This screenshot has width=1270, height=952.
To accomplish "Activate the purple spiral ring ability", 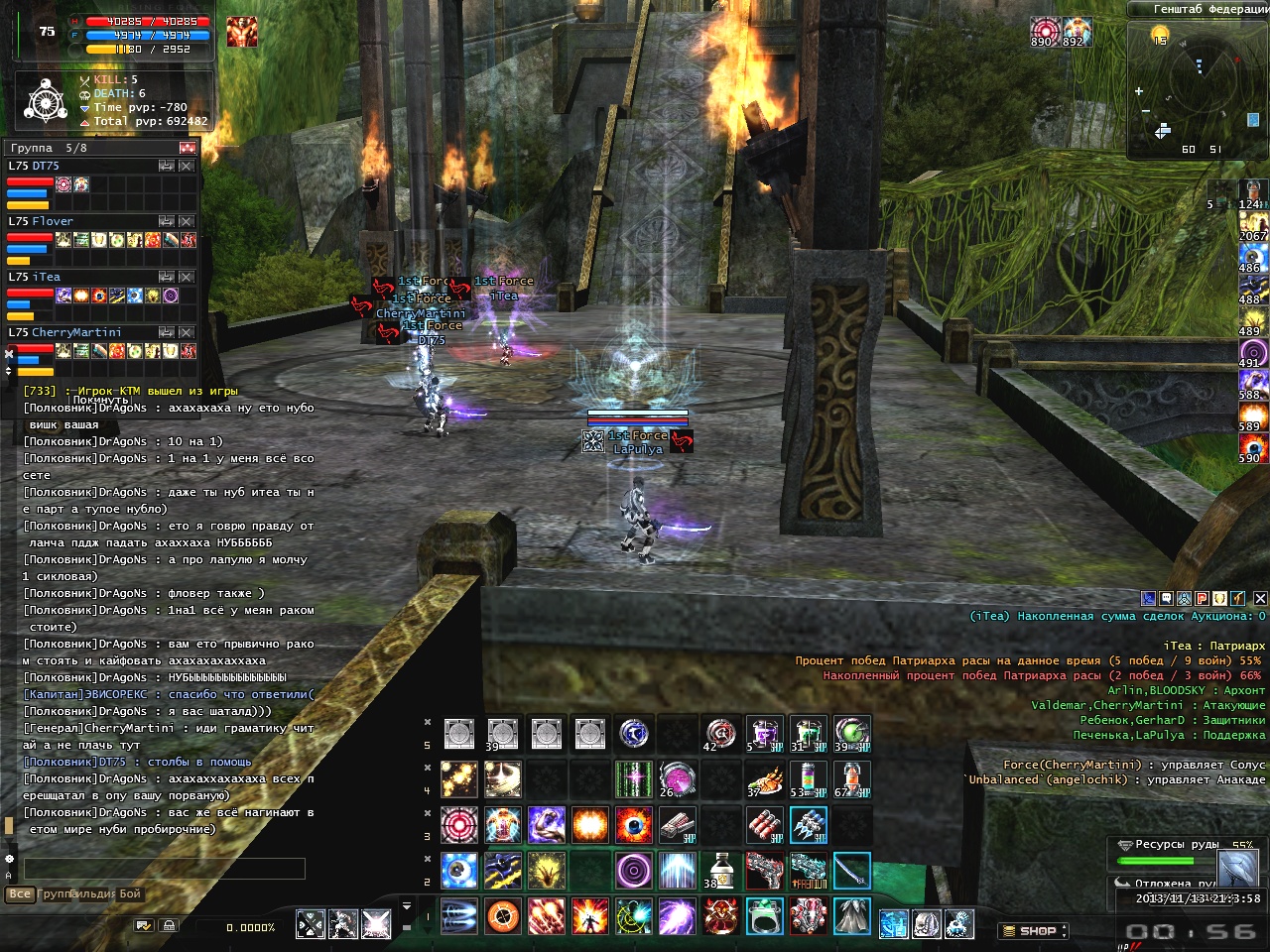I will tap(633, 871).
